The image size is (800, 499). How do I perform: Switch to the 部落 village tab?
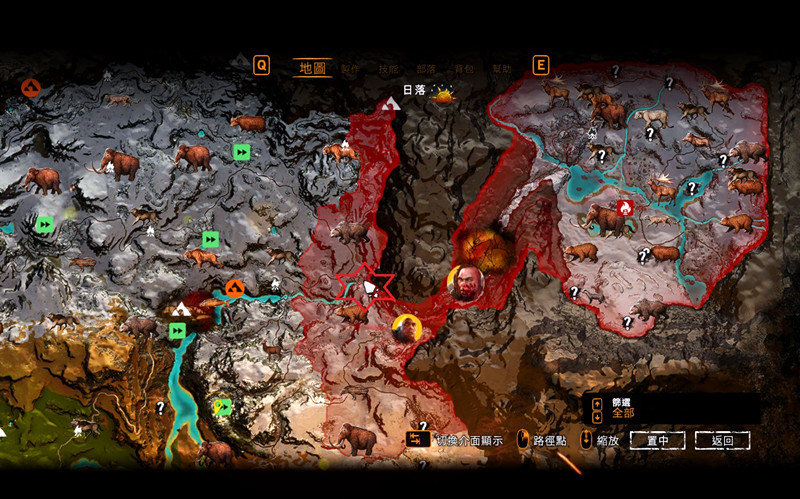[426, 69]
